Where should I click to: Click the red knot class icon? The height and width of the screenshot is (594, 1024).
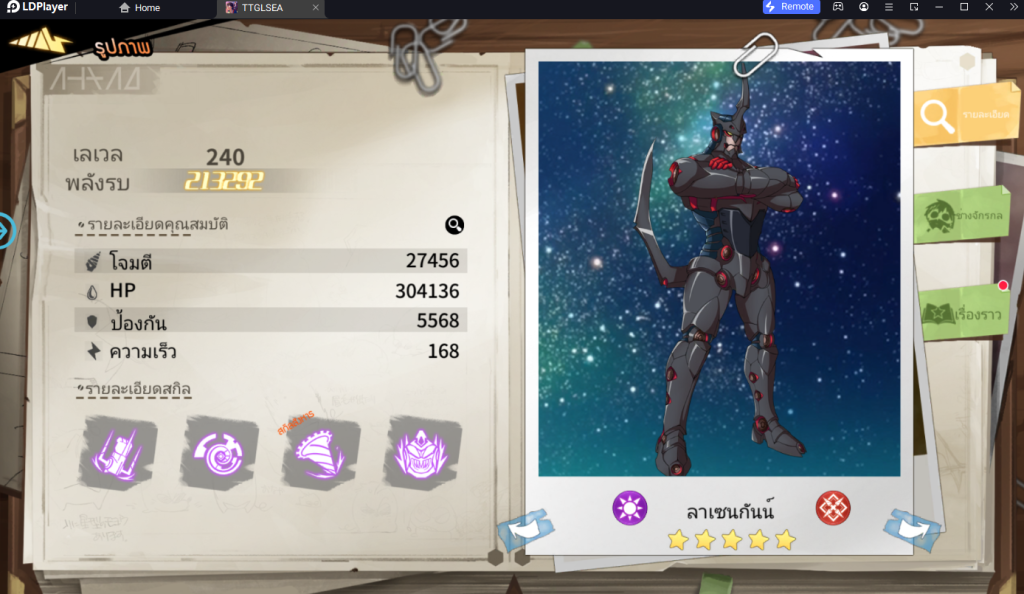832,508
